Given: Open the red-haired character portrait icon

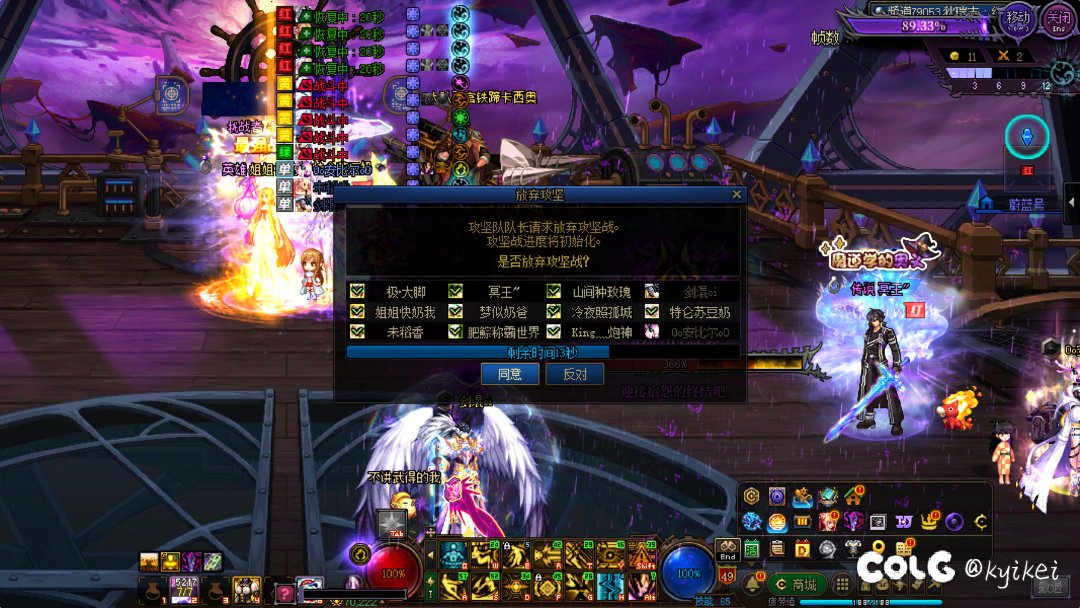Looking at the screenshot, I should click(828, 522).
